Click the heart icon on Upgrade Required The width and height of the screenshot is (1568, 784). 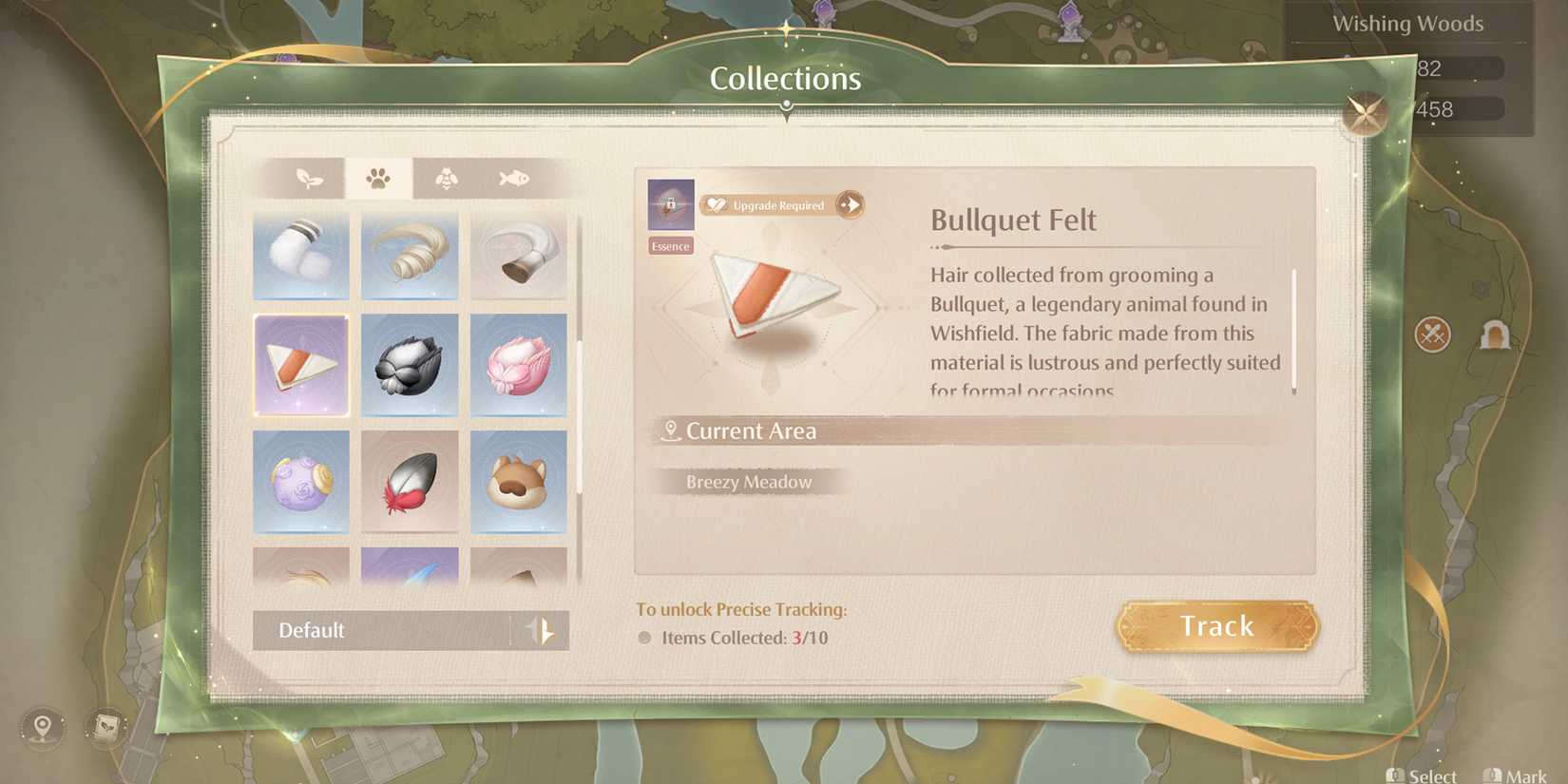click(717, 204)
